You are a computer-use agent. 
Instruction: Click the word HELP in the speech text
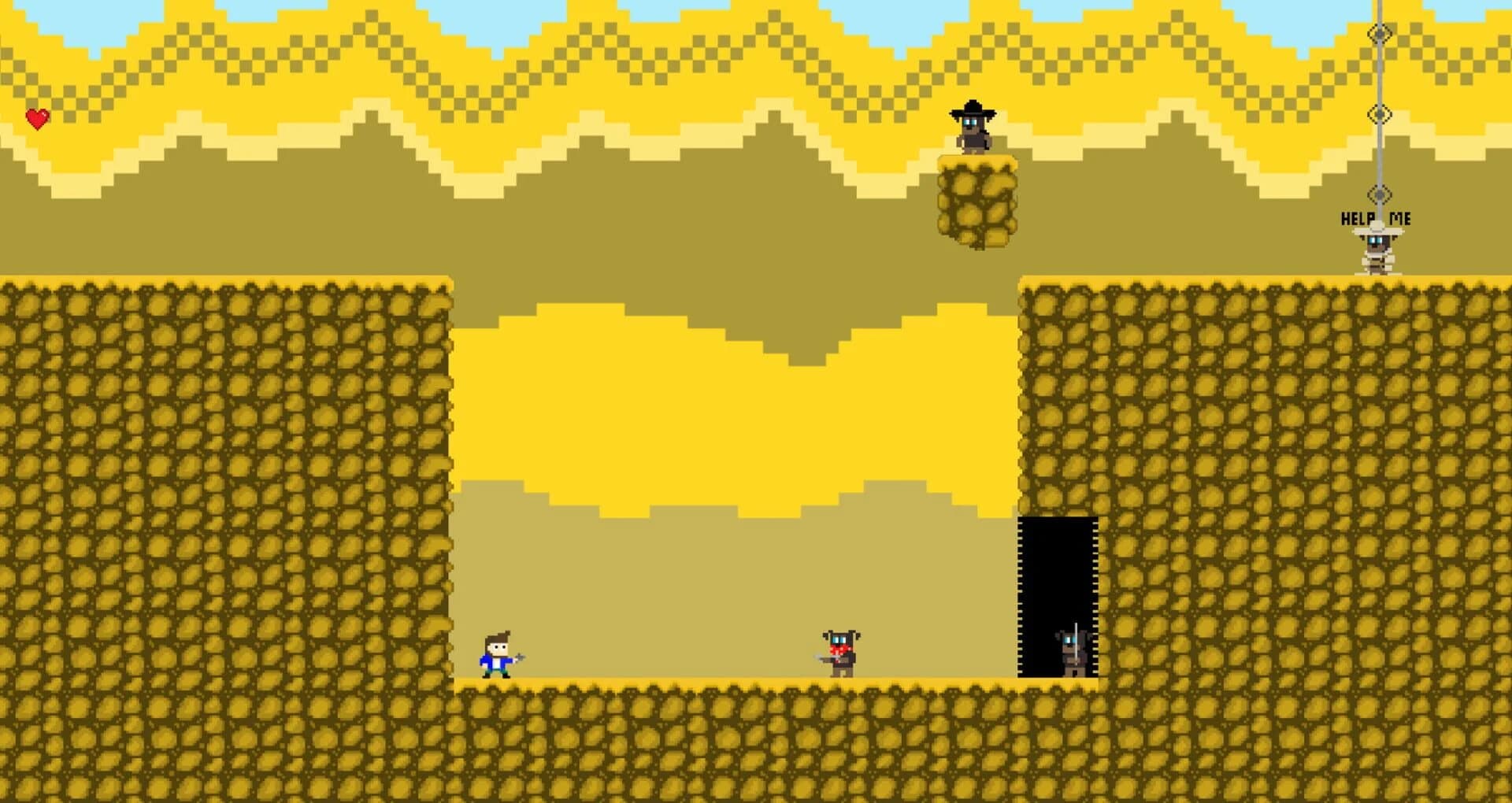pos(1358,218)
